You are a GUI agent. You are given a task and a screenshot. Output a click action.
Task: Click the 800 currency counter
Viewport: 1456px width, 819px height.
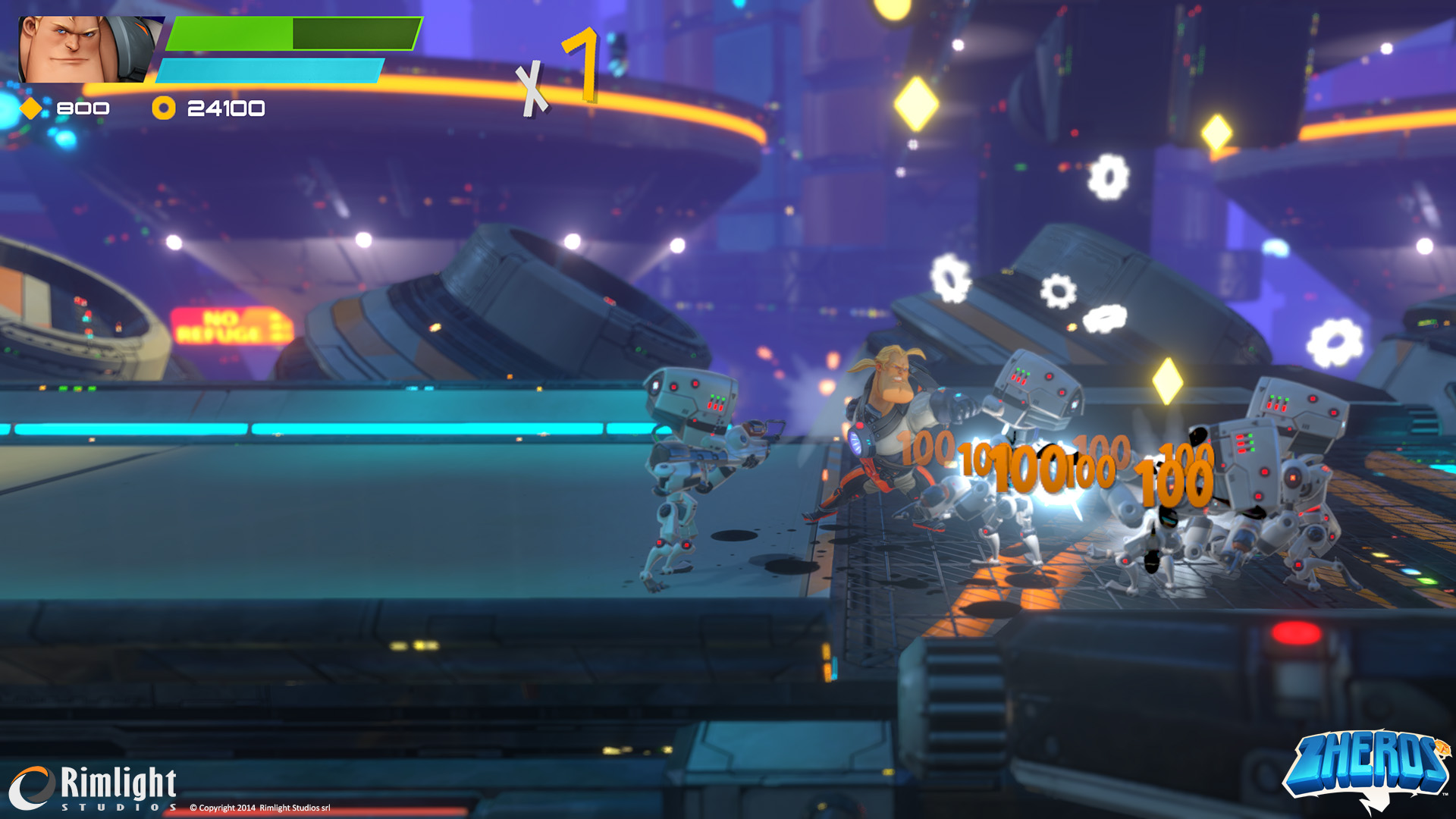point(83,108)
